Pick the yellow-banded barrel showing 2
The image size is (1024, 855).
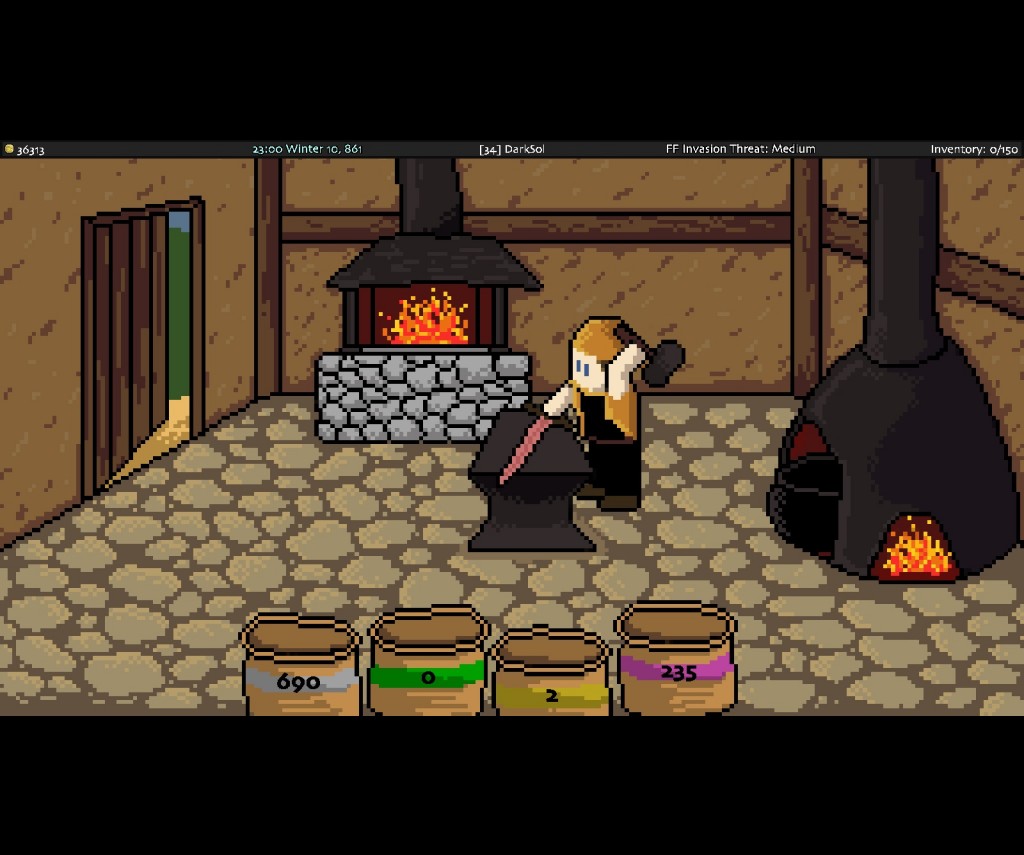[x=551, y=679]
